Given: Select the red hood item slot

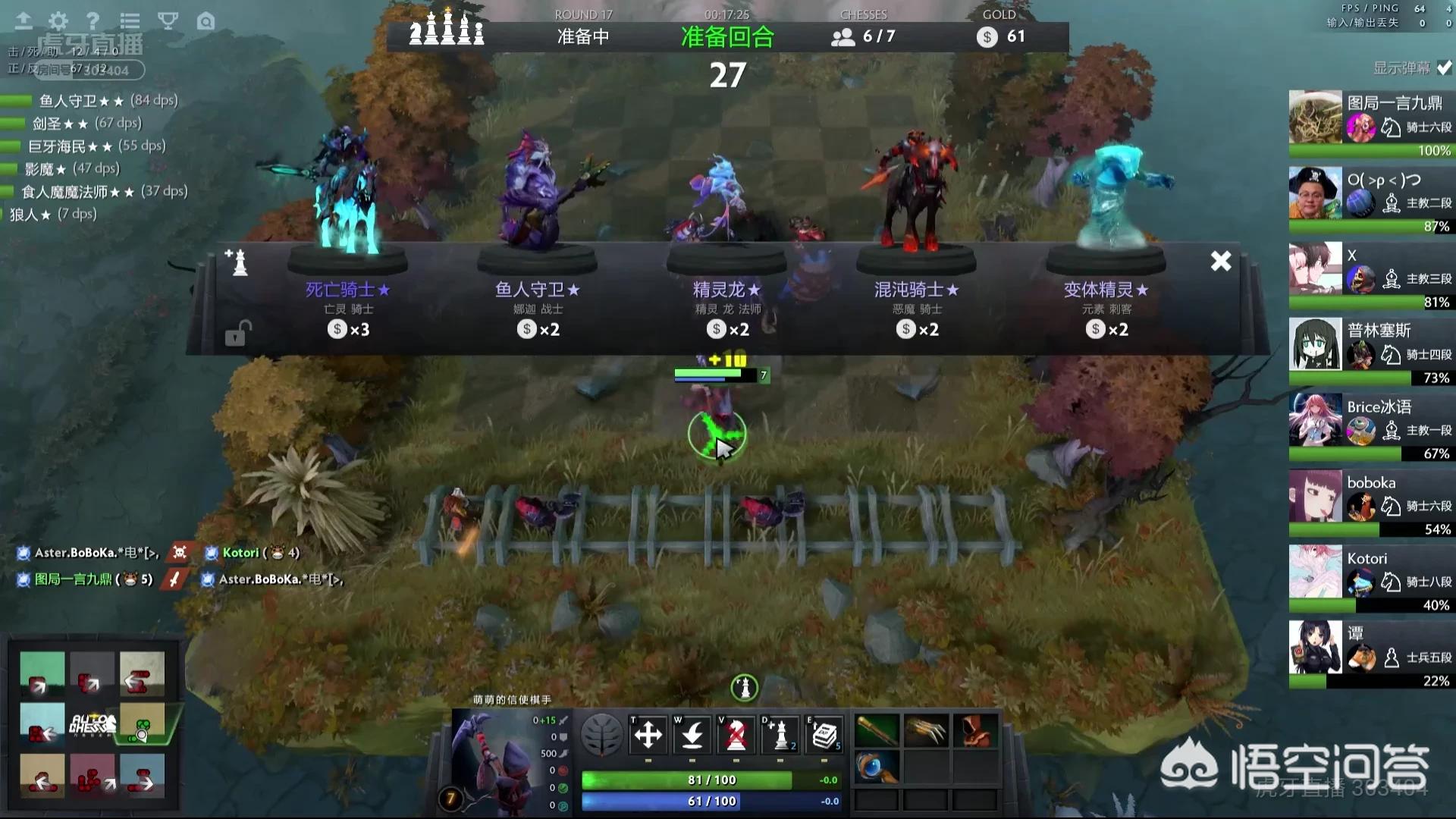Looking at the screenshot, I should [x=974, y=732].
